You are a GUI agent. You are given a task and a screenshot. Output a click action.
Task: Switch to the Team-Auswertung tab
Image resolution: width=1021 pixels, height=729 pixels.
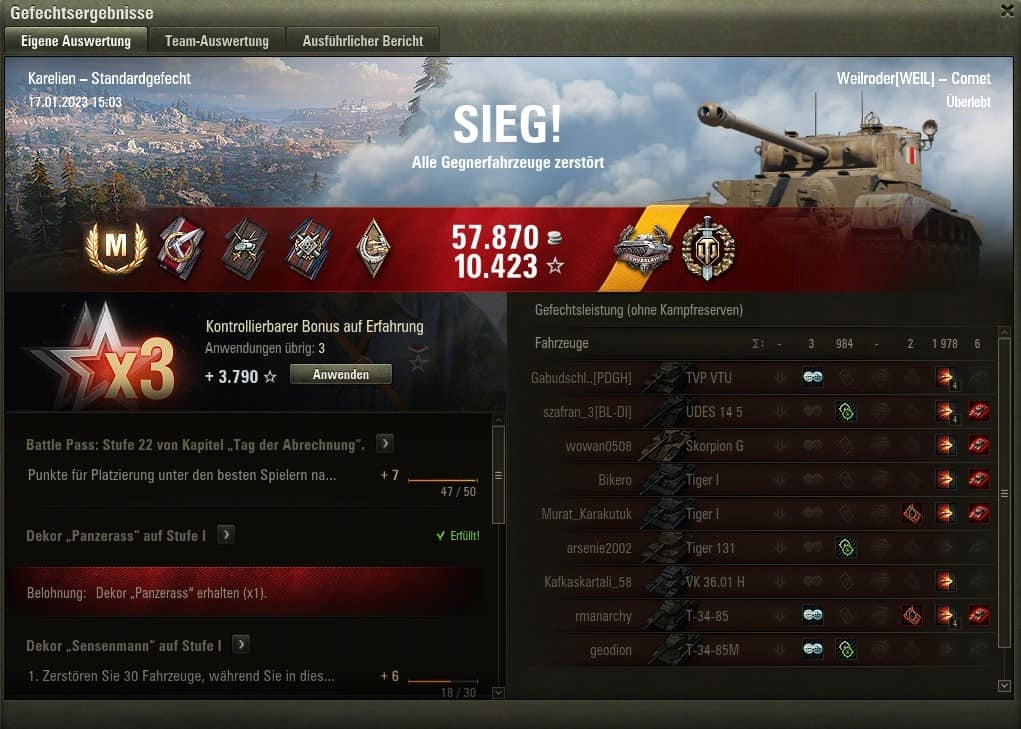pyautogui.click(x=216, y=41)
